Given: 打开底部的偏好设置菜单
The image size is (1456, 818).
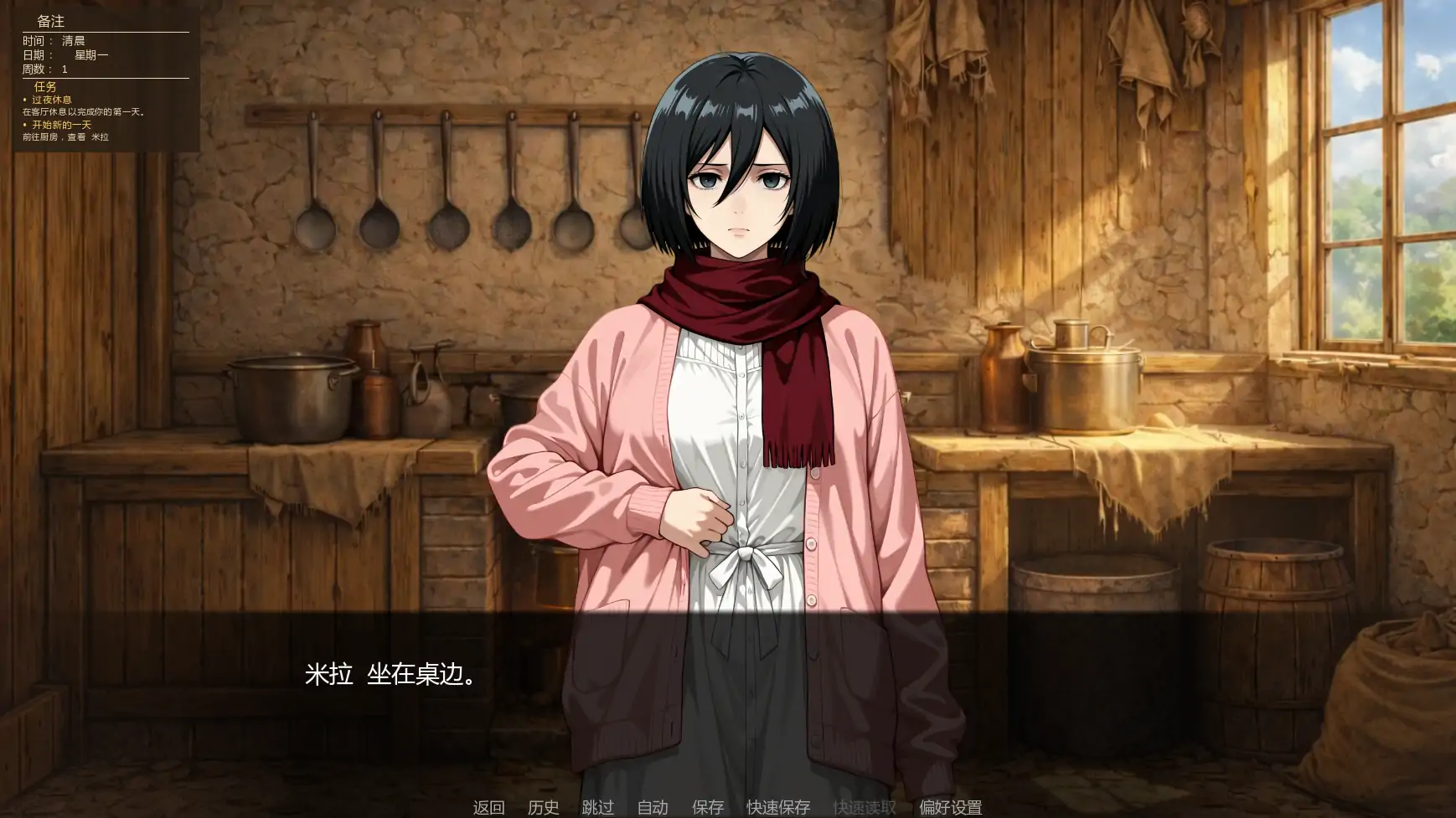Looking at the screenshot, I should [x=951, y=807].
